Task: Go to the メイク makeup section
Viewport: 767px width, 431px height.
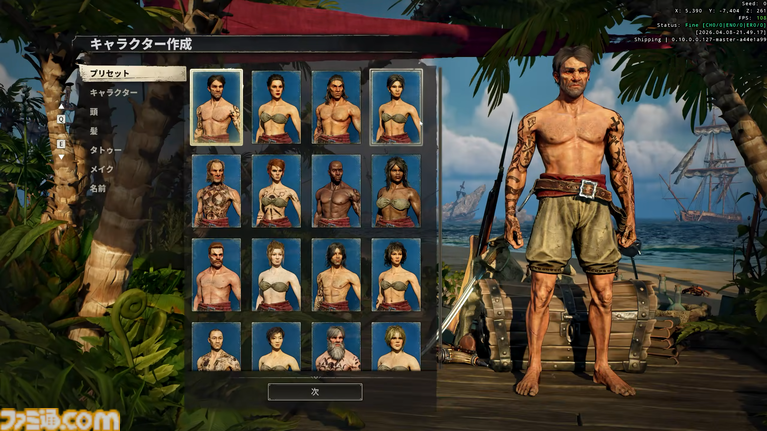Action: pos(102,169)
